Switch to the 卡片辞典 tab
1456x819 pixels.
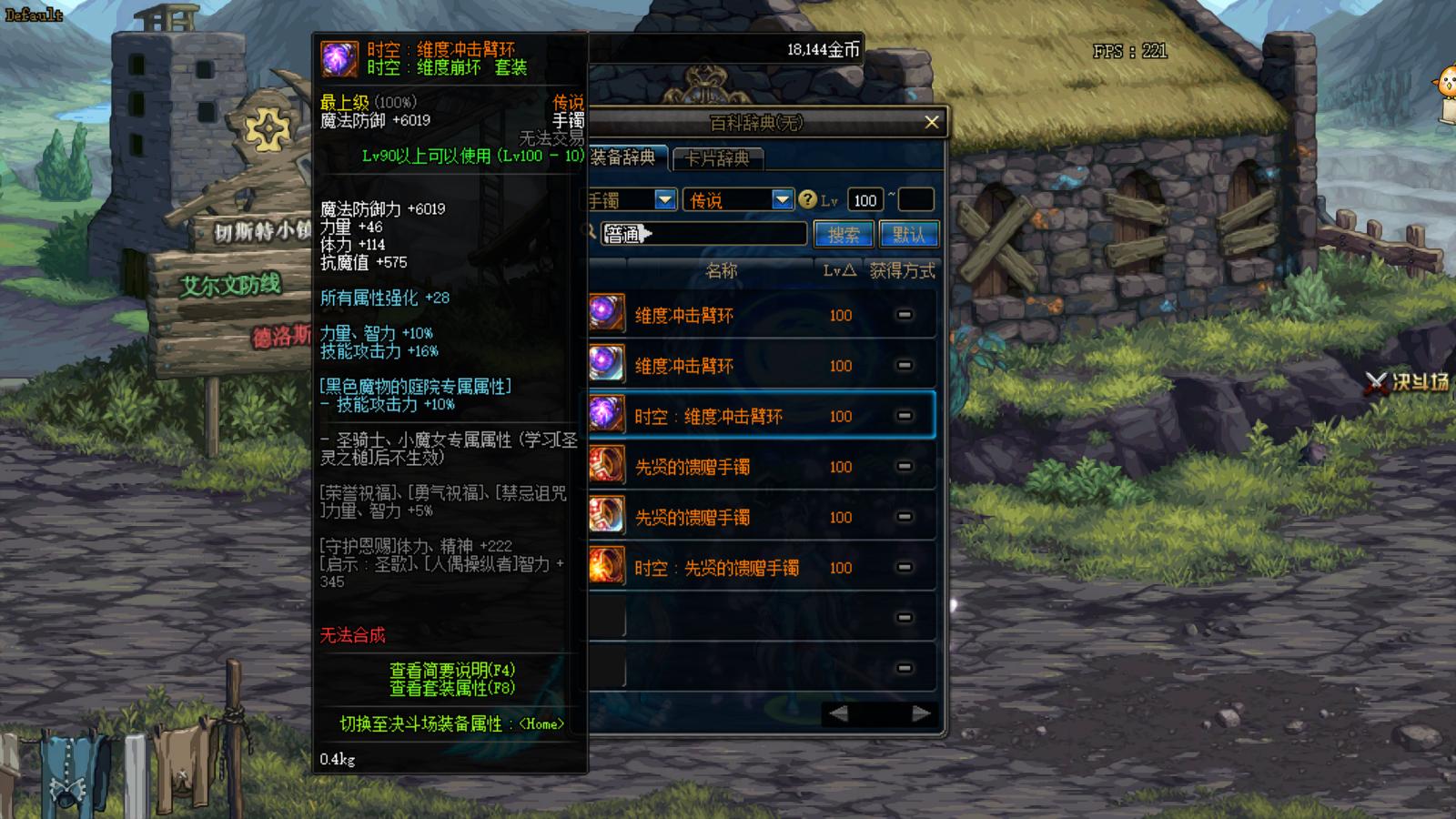(718, 159)
